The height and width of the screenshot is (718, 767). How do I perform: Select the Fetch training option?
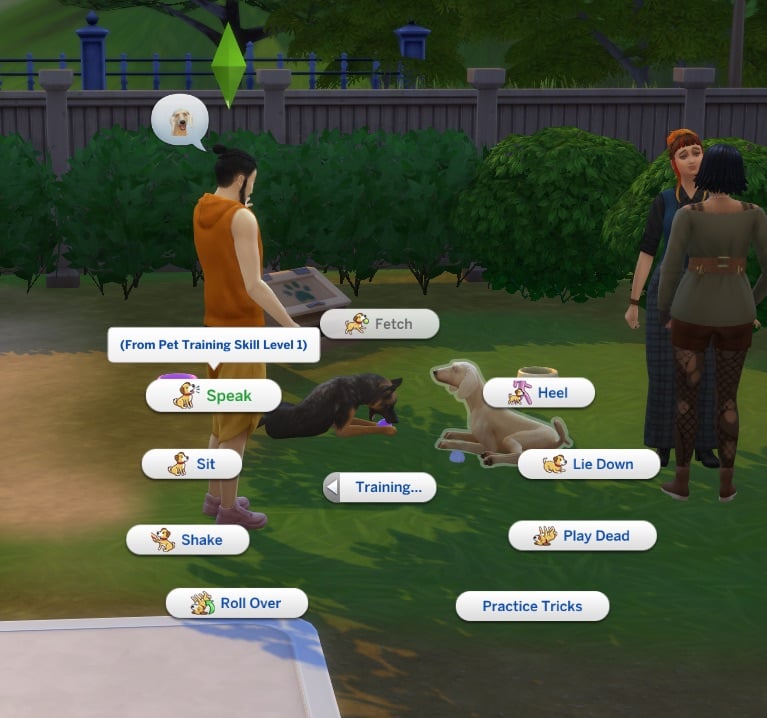(379, 324)
